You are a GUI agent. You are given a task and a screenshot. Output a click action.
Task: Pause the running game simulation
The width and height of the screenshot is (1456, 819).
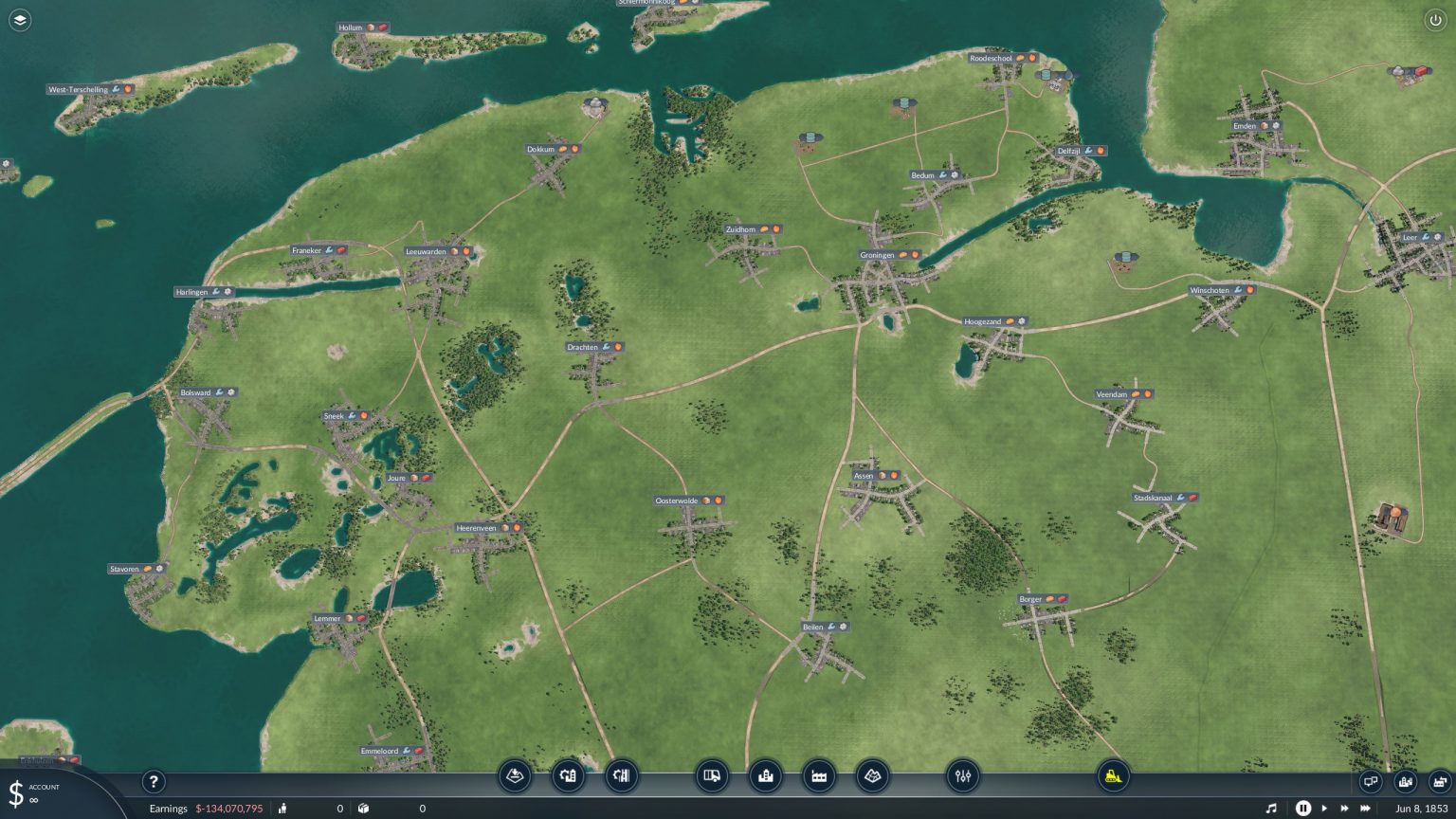coord(1303,809)
